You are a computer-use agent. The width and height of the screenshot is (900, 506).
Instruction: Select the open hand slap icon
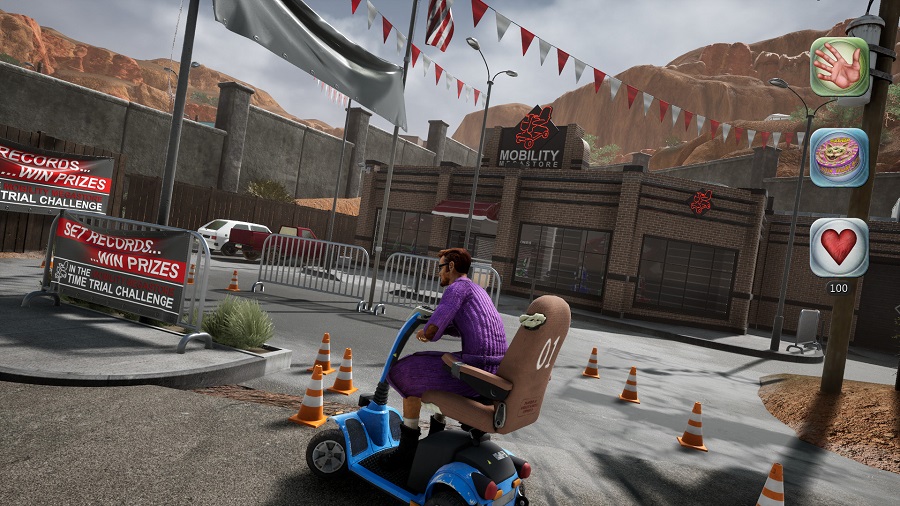coord(838,67)
